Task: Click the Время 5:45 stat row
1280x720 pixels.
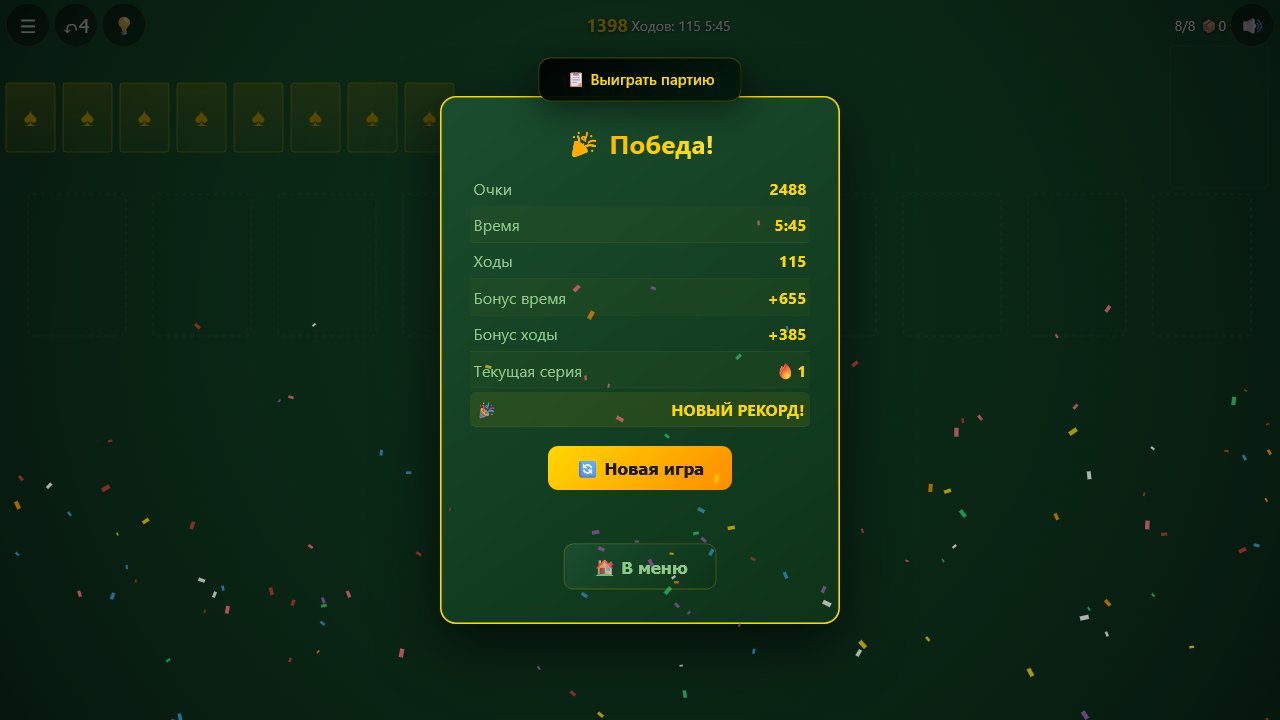Action: [x=640, y=226]
